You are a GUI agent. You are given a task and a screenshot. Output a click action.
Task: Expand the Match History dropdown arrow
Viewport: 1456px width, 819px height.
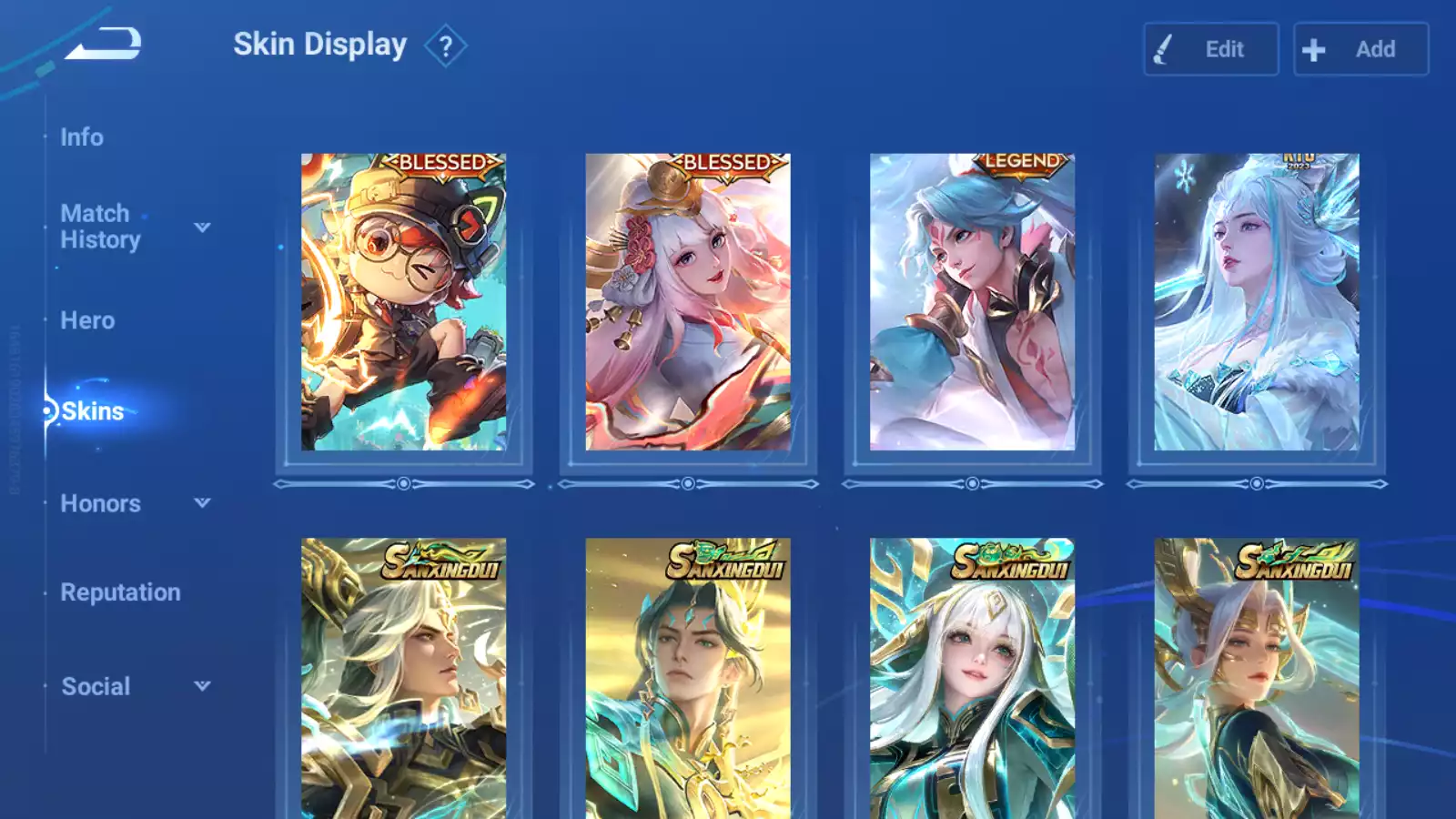tap(202, 227)
